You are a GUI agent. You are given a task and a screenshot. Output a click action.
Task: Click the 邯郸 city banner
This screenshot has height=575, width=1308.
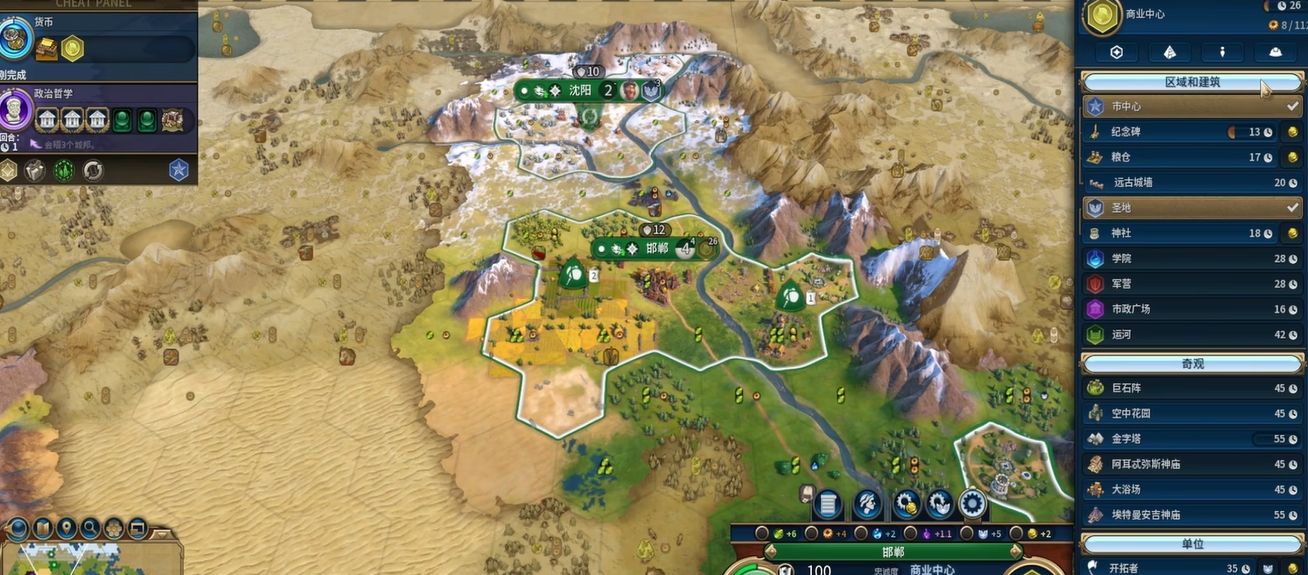[656, 248]
